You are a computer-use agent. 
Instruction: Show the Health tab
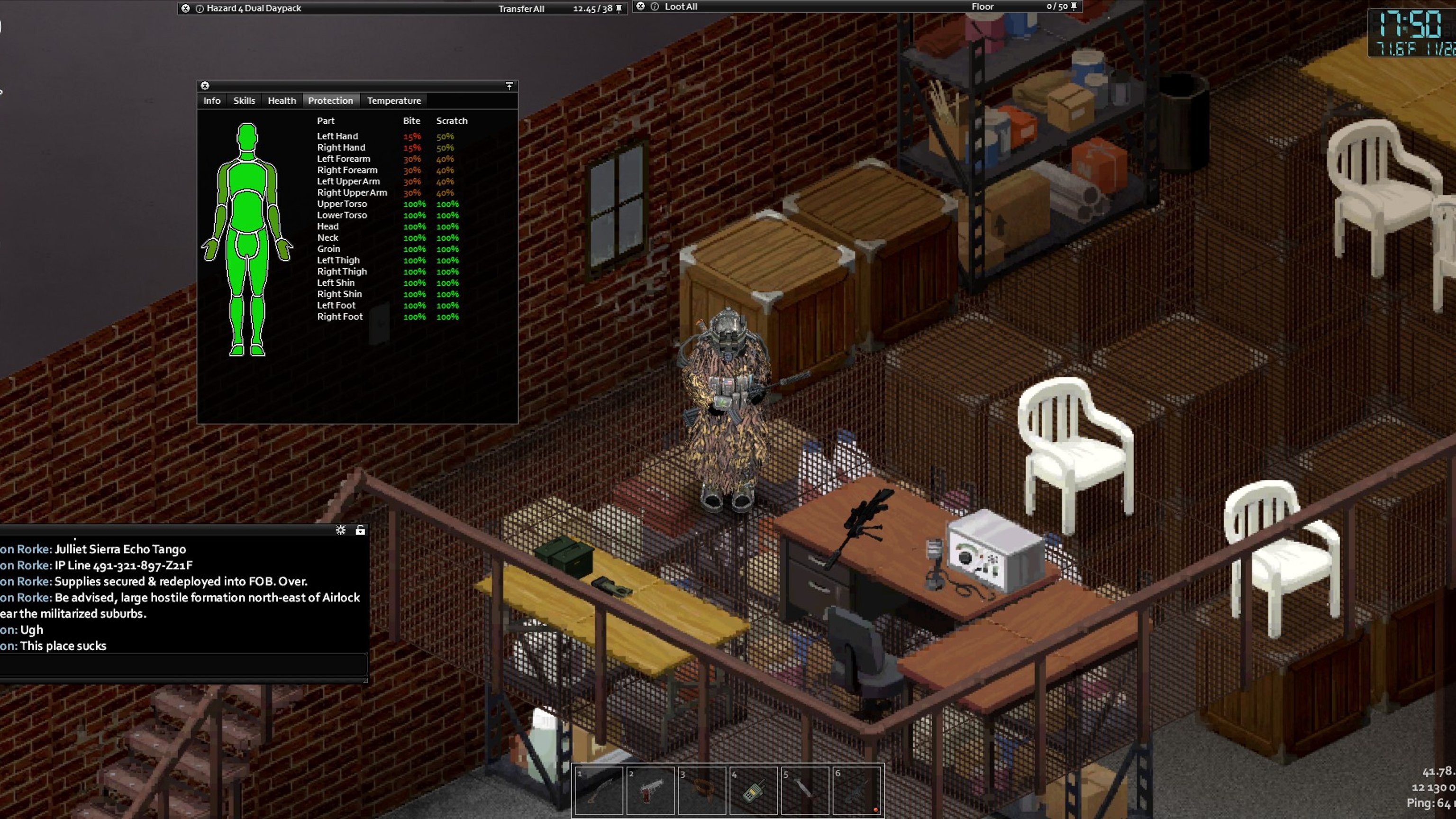click(x=282, y=100)
